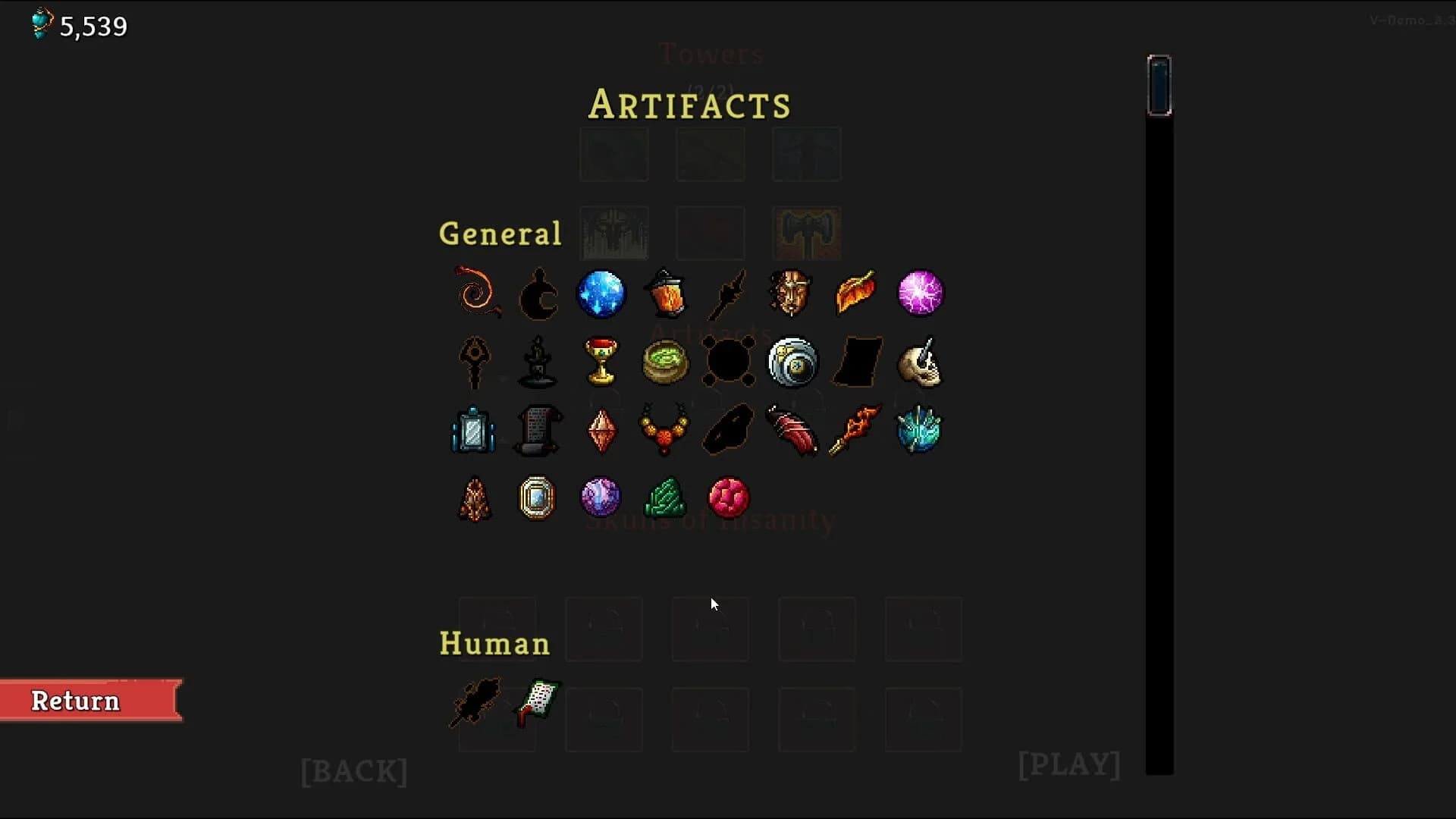Select the purple lightning orb artifact
Viewport: 1456px width, 819px height.
pyautogui.click(x=920, y=294)
